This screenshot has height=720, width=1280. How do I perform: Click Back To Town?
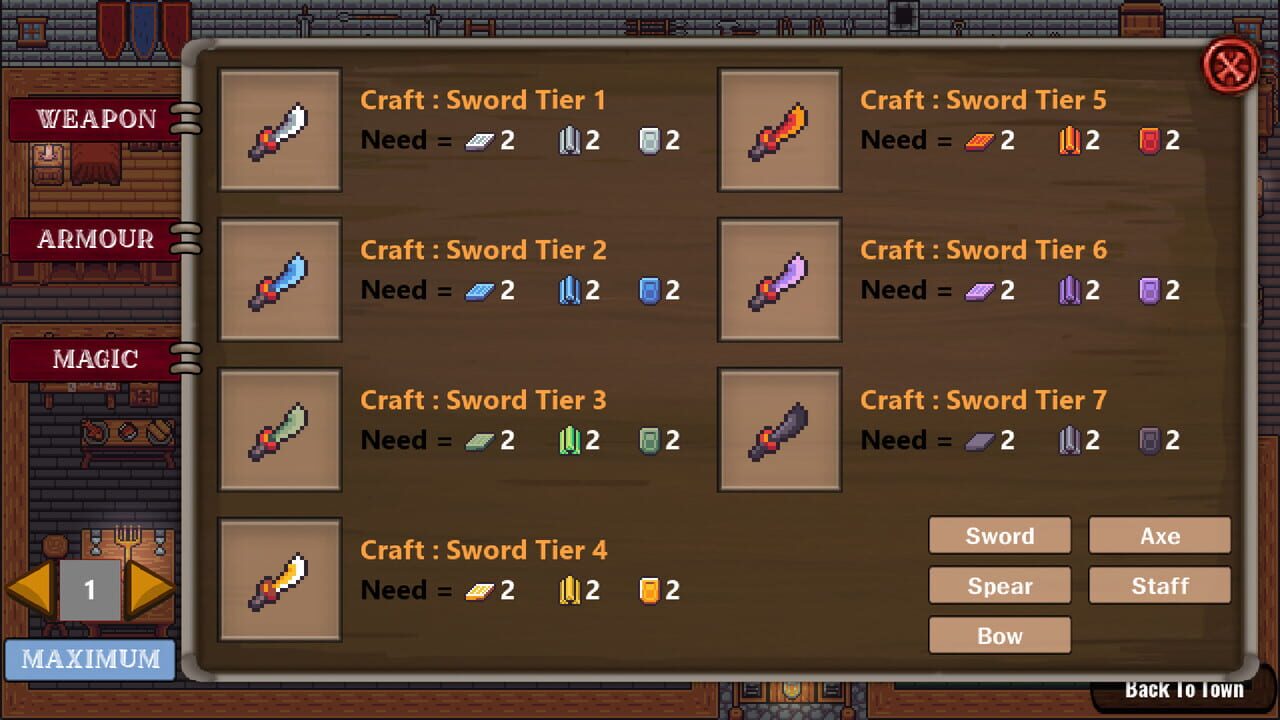coord(1184,689)
